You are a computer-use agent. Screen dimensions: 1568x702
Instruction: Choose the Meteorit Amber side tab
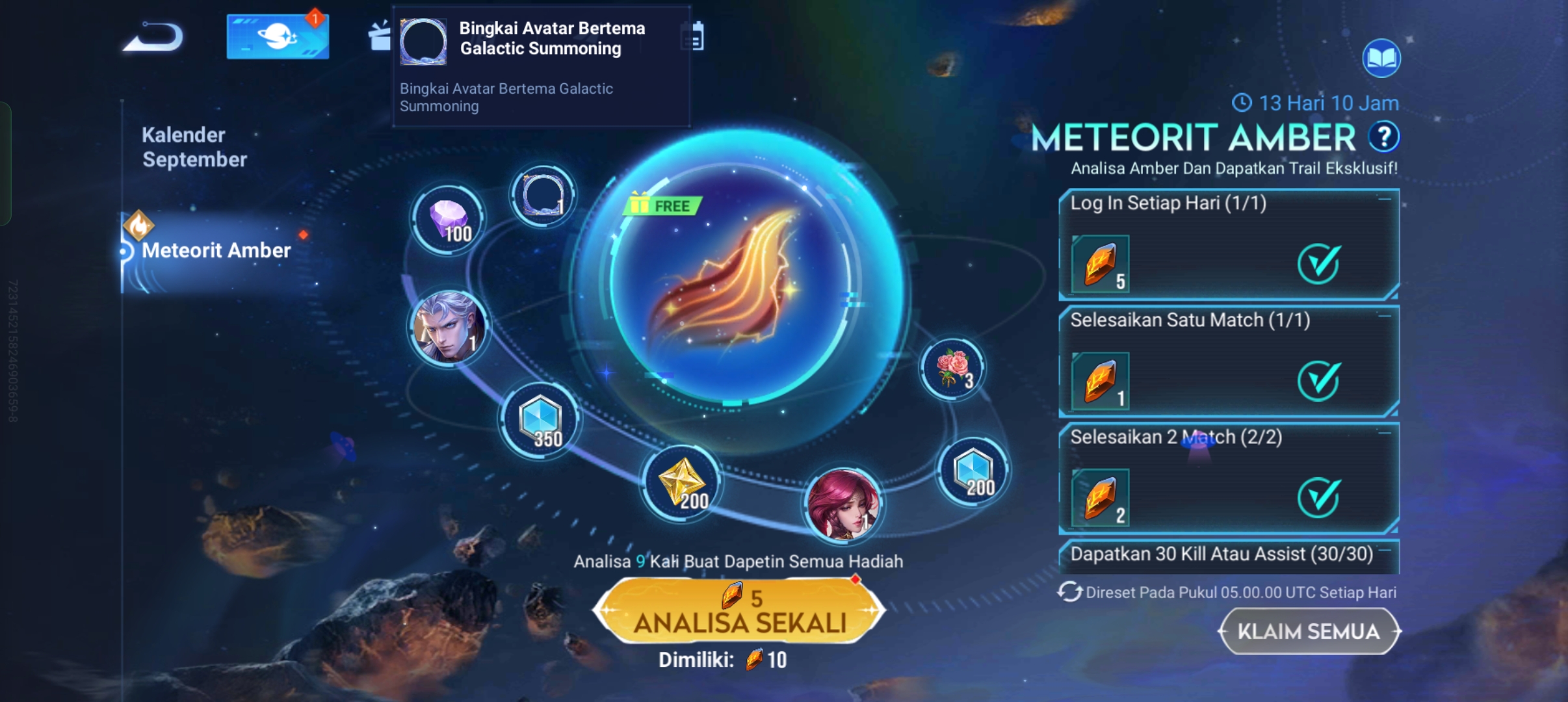216,251
